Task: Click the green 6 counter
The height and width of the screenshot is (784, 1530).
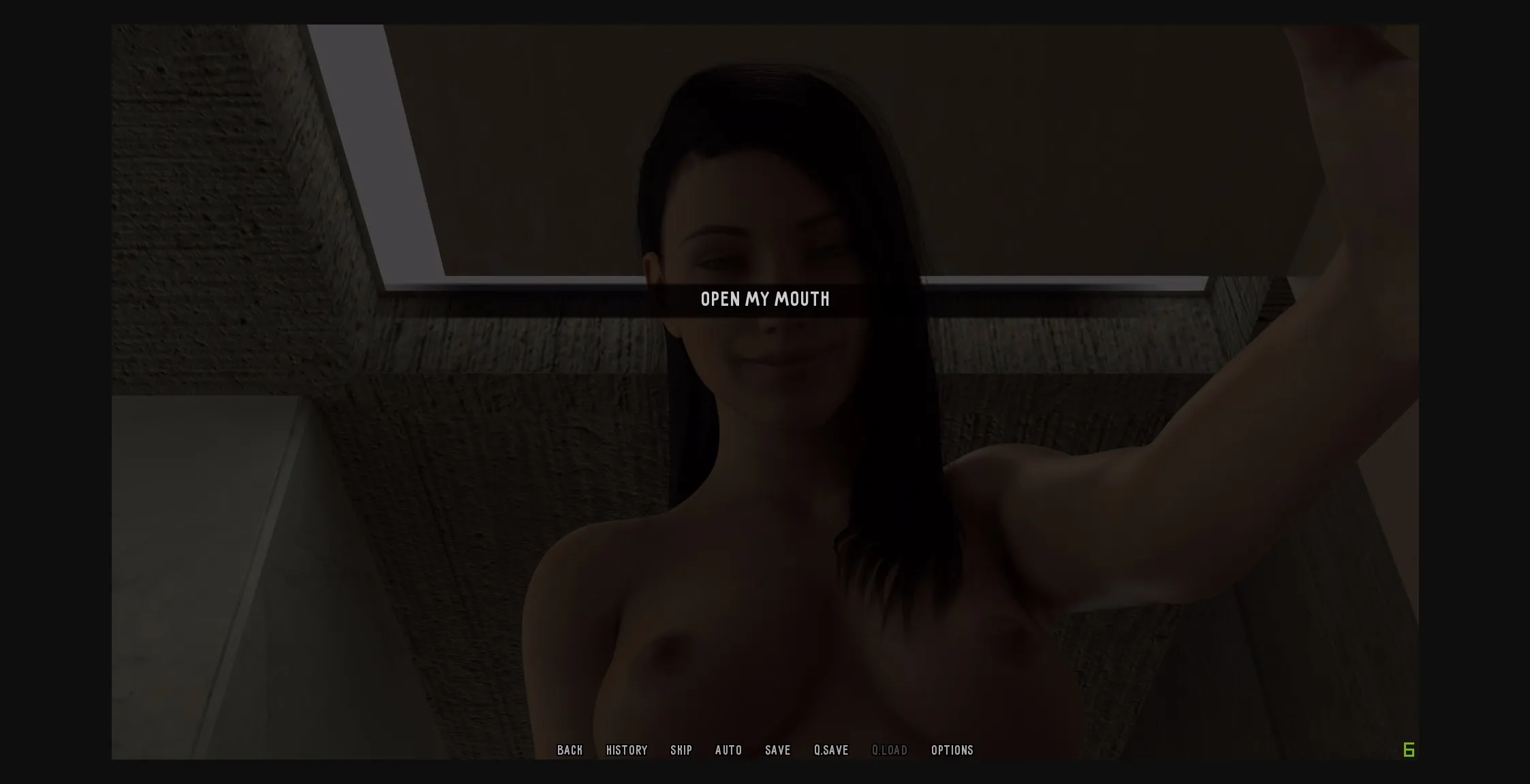Action: (x=1410, y=750)
